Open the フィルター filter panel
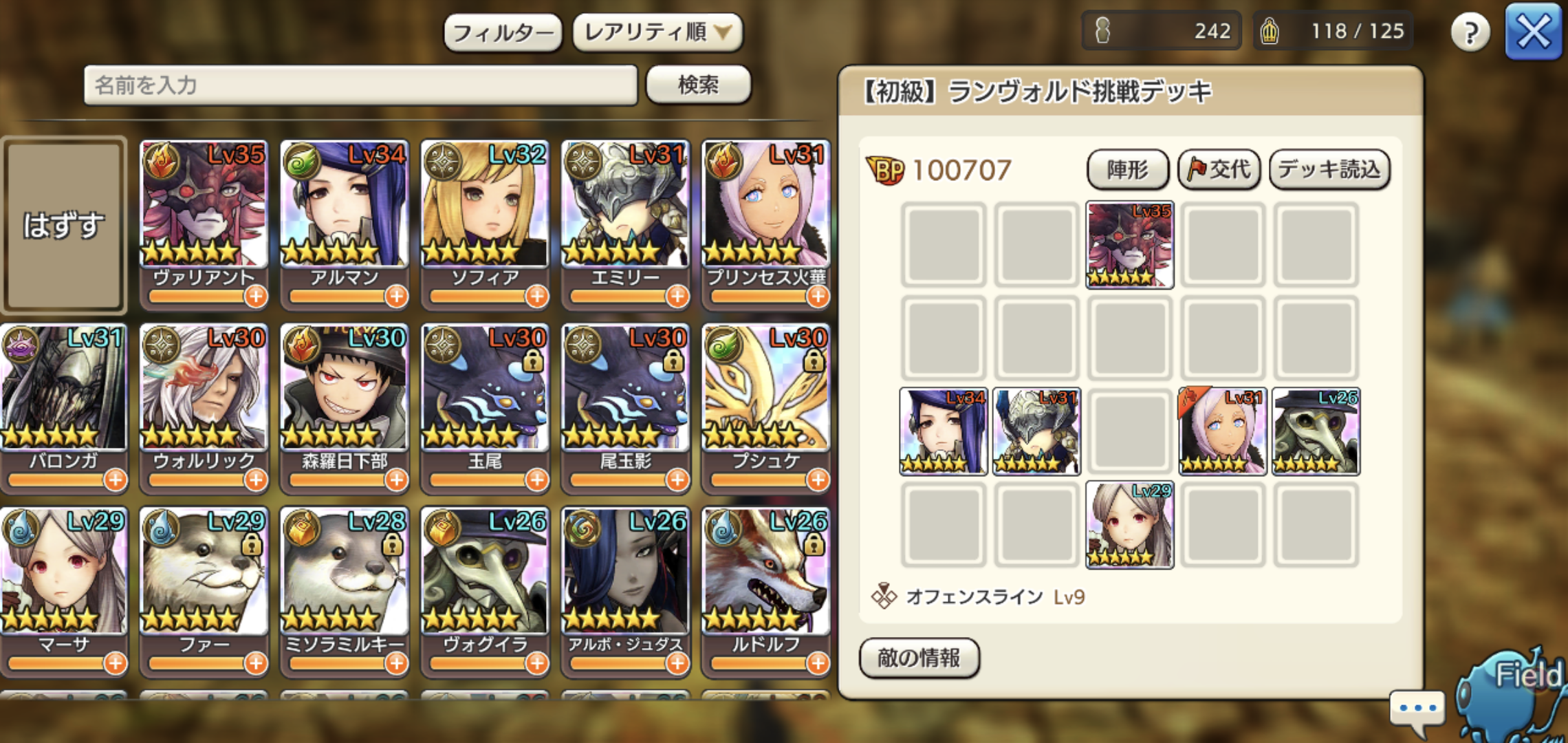 click(501, 31)
